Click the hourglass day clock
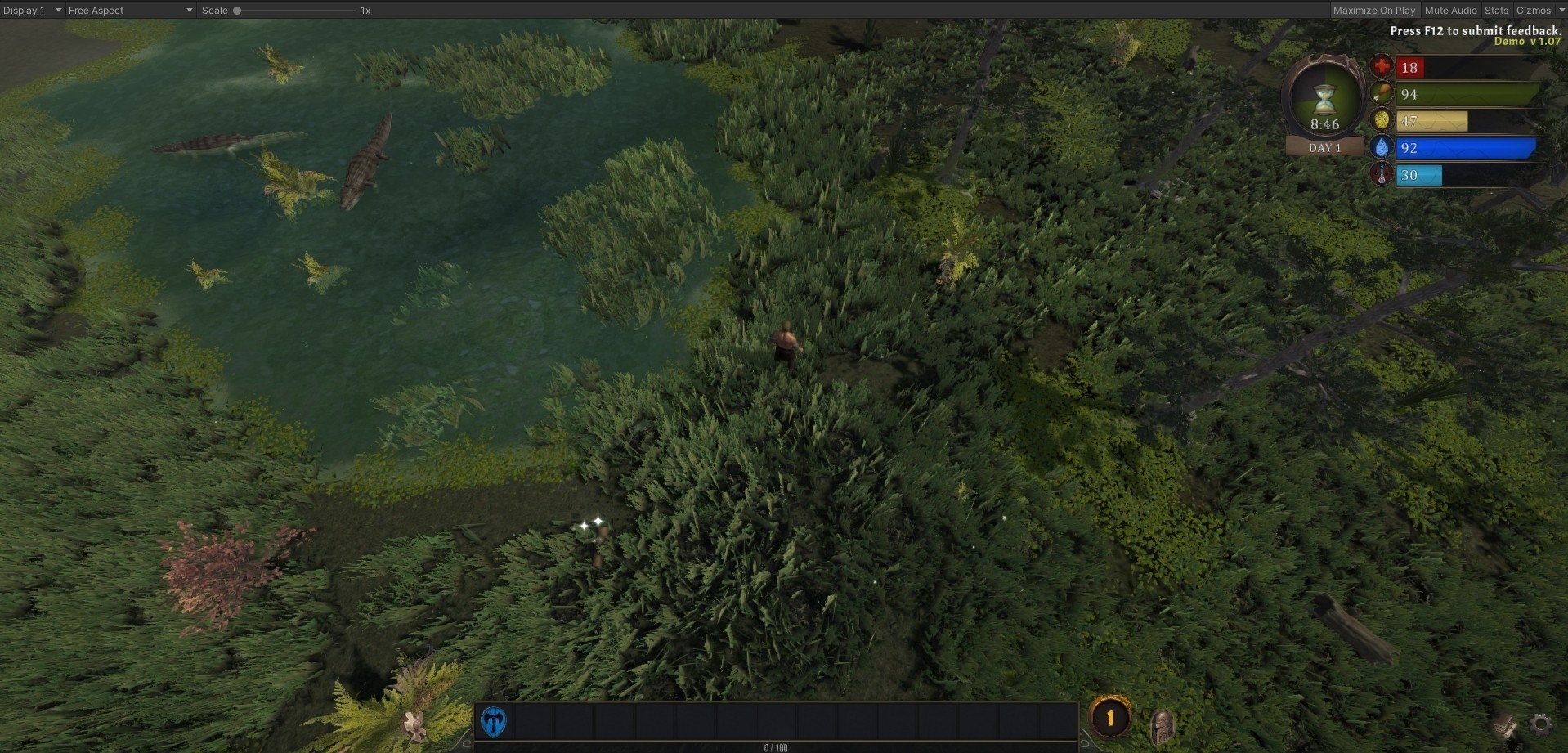 coord(1324,104)
